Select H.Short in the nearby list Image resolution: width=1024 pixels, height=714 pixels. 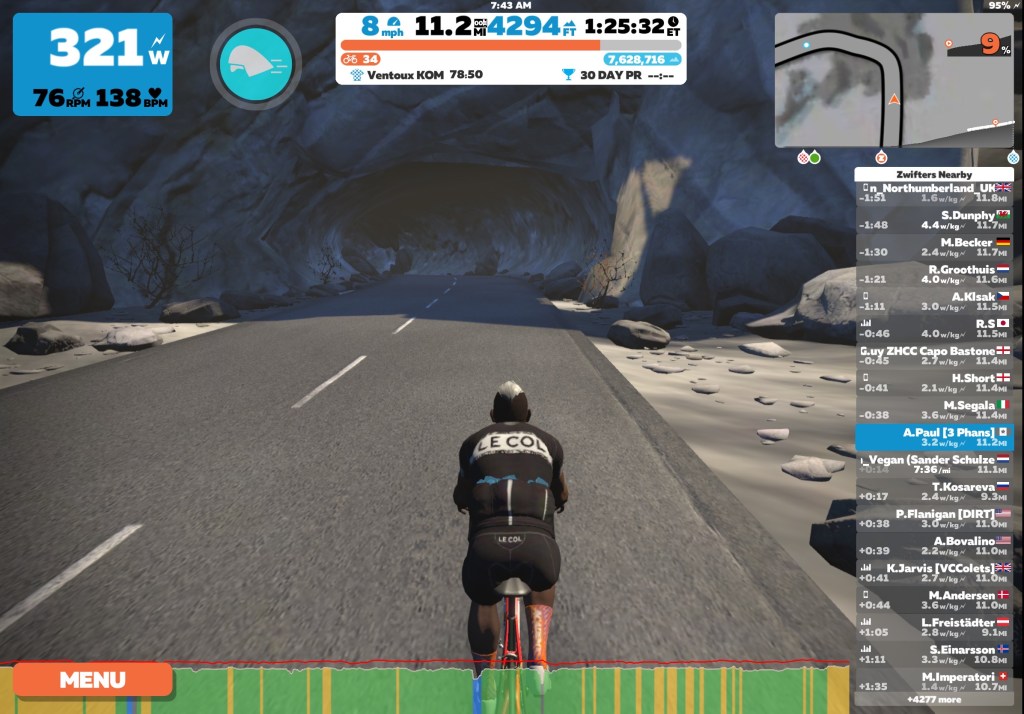pos(934,383)
